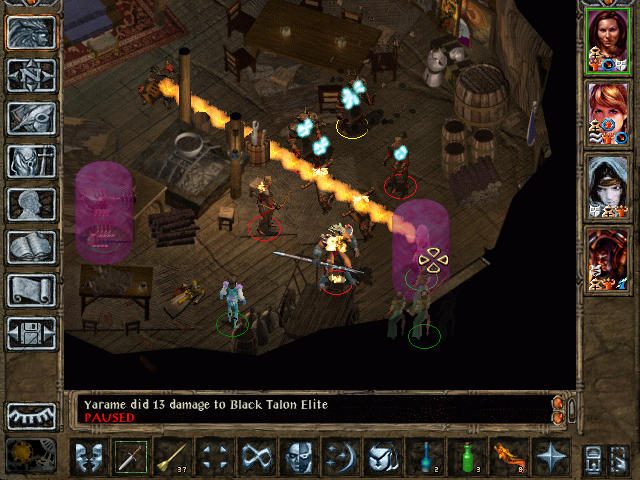Select the arrow ammunition slot
This screenshot has height=480, width=640.
coord(173,457)
